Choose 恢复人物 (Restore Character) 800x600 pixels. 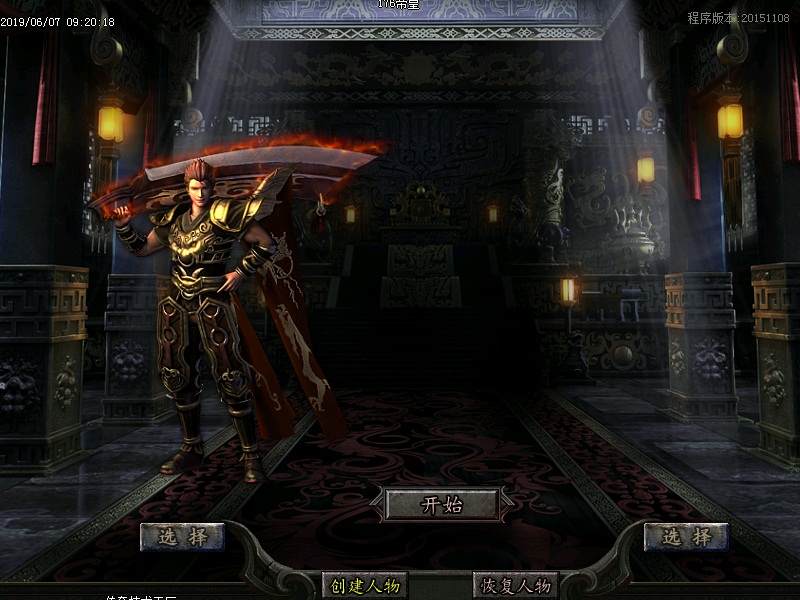point(515,585)
